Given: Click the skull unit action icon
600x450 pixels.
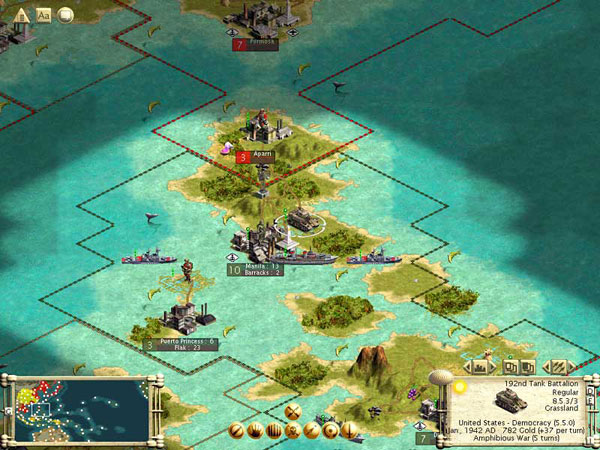Looking at the screenshot, I should point(293,431).
